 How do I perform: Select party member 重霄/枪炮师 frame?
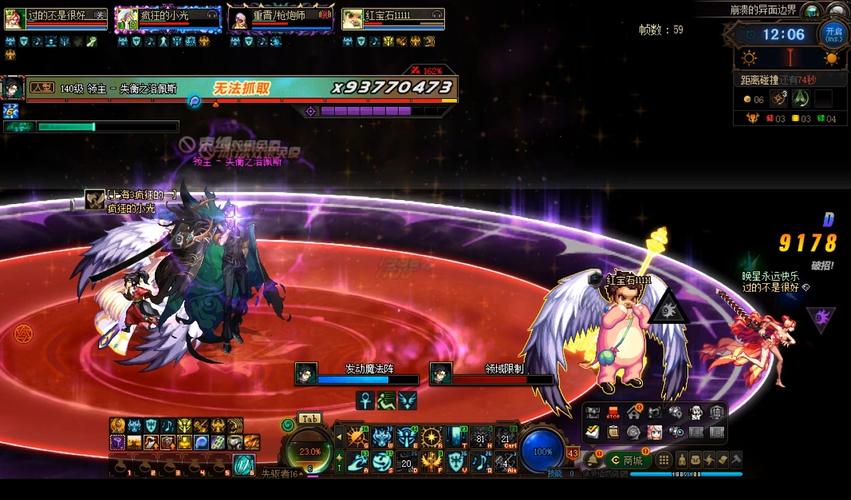[x=279, y=18]
